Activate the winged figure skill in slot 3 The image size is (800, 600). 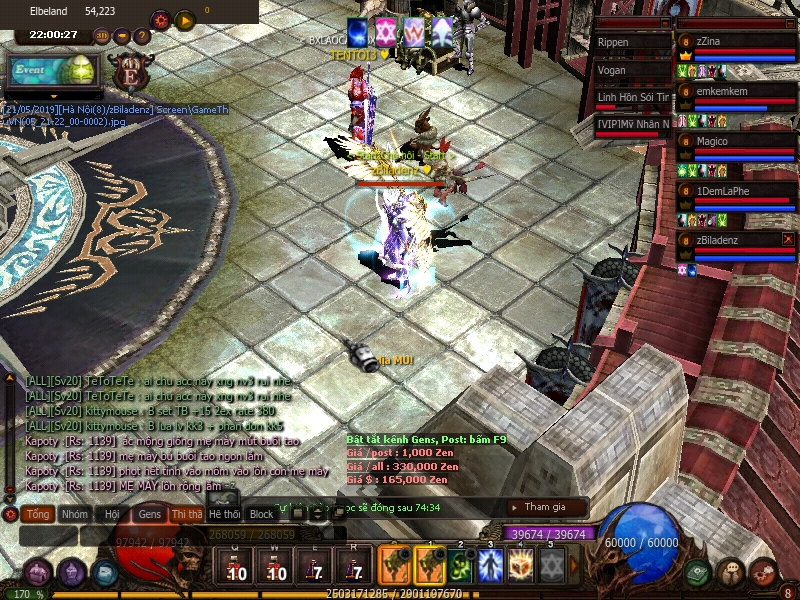click(490, 565)
